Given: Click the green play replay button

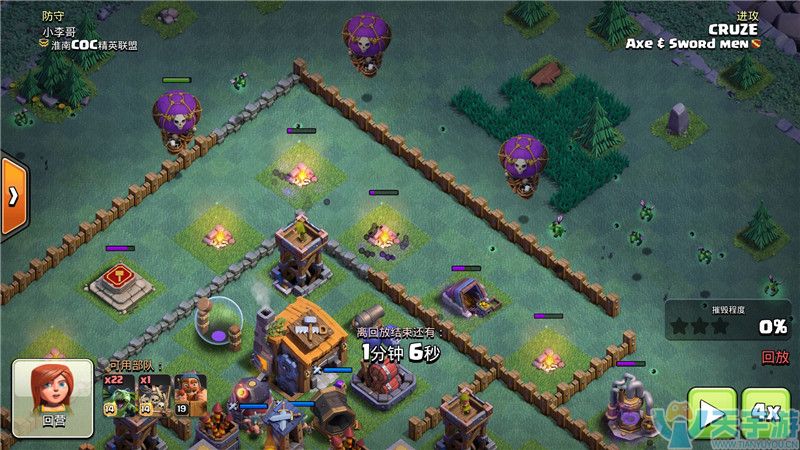Looking at the screenshot, I should pyautogui.click(x=714, y=413).
